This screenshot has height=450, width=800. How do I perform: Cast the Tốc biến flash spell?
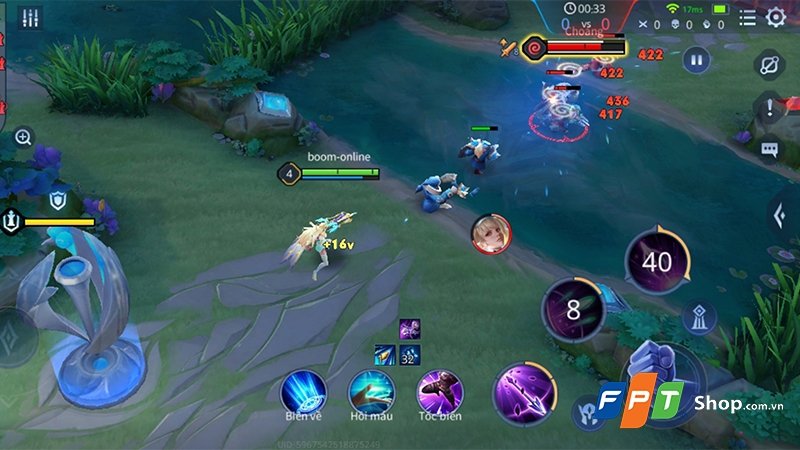click(439, 390)
